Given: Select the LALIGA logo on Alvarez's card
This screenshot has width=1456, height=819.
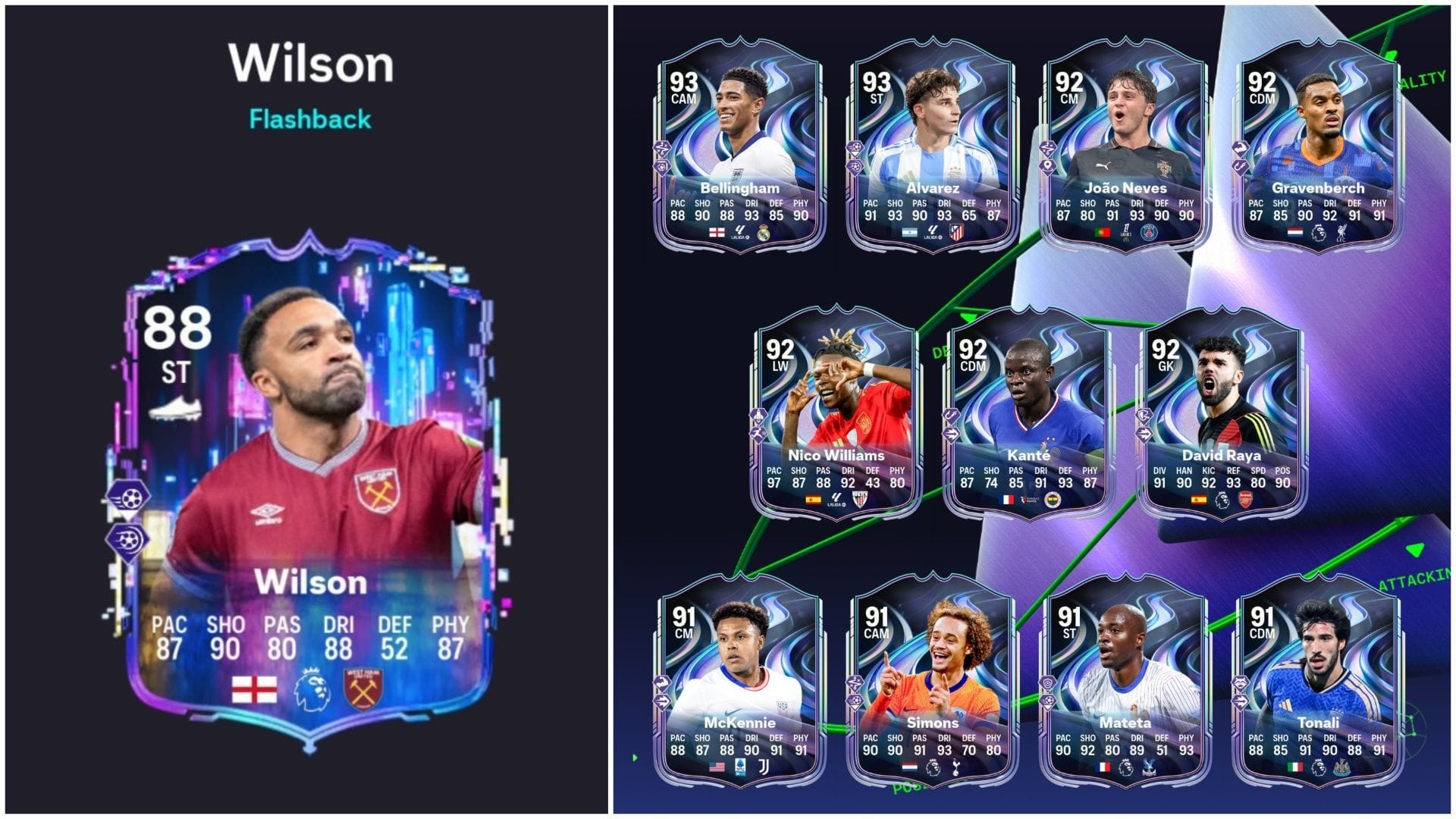Looking at the screenshot, I should [x=932, y=232].
